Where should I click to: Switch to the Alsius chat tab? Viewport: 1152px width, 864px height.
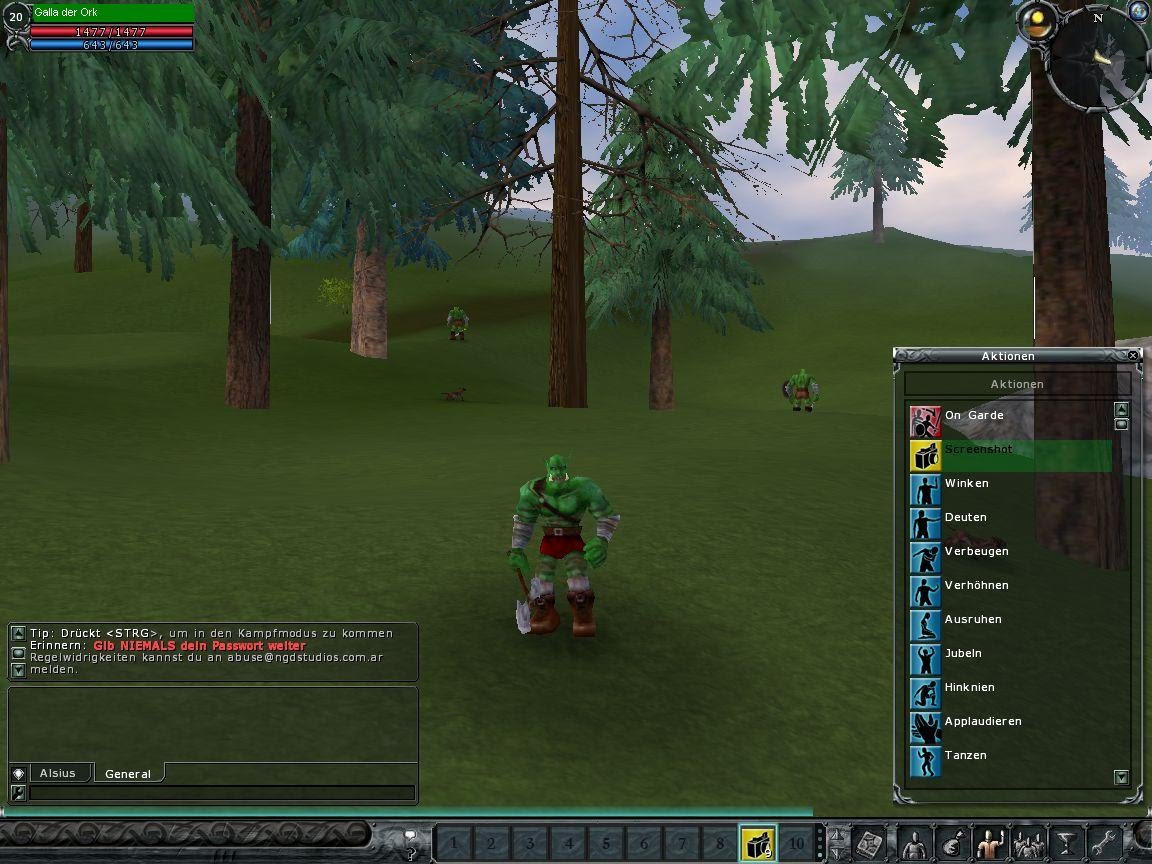coord(58,773)
